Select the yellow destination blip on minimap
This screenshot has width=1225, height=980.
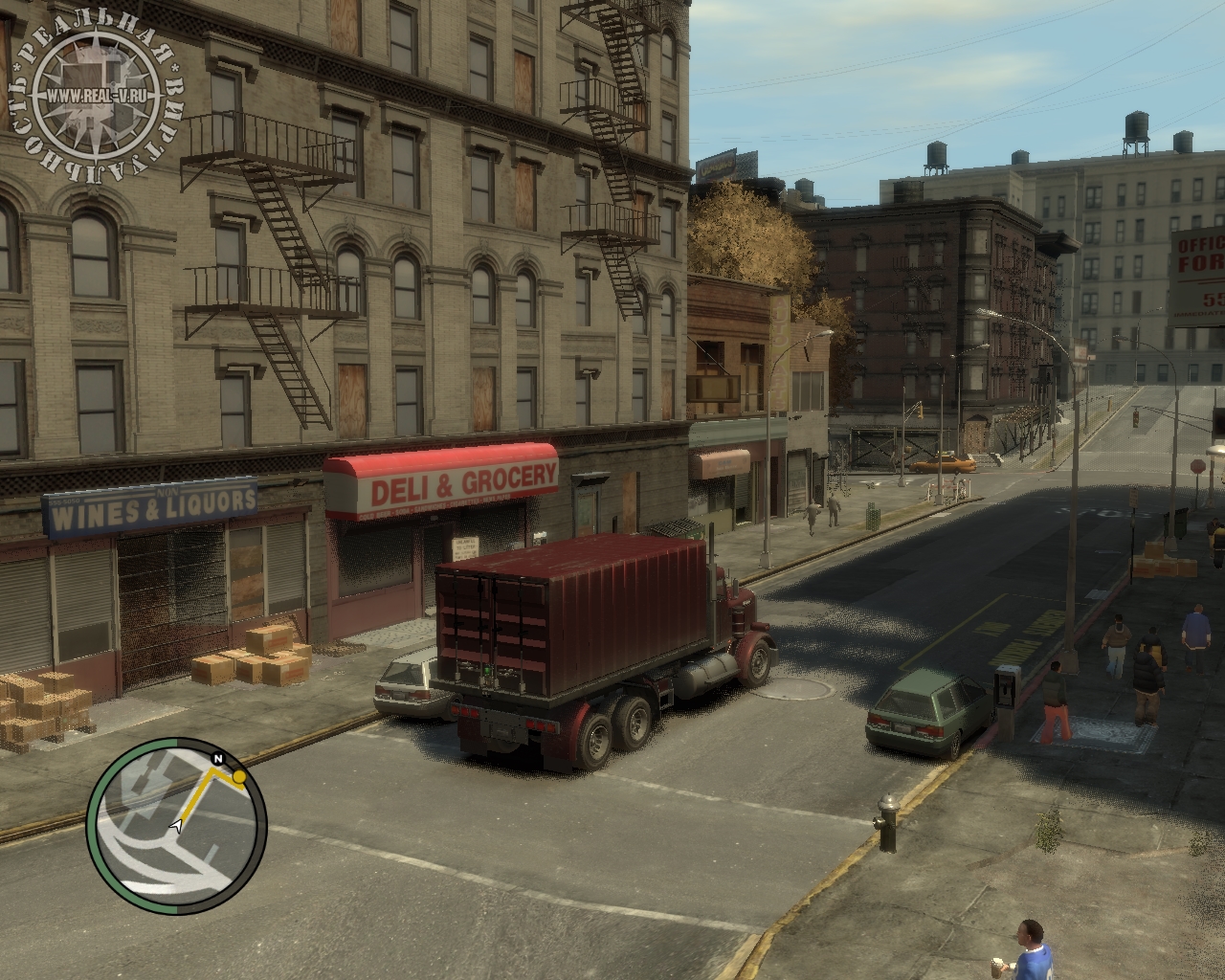238,778
